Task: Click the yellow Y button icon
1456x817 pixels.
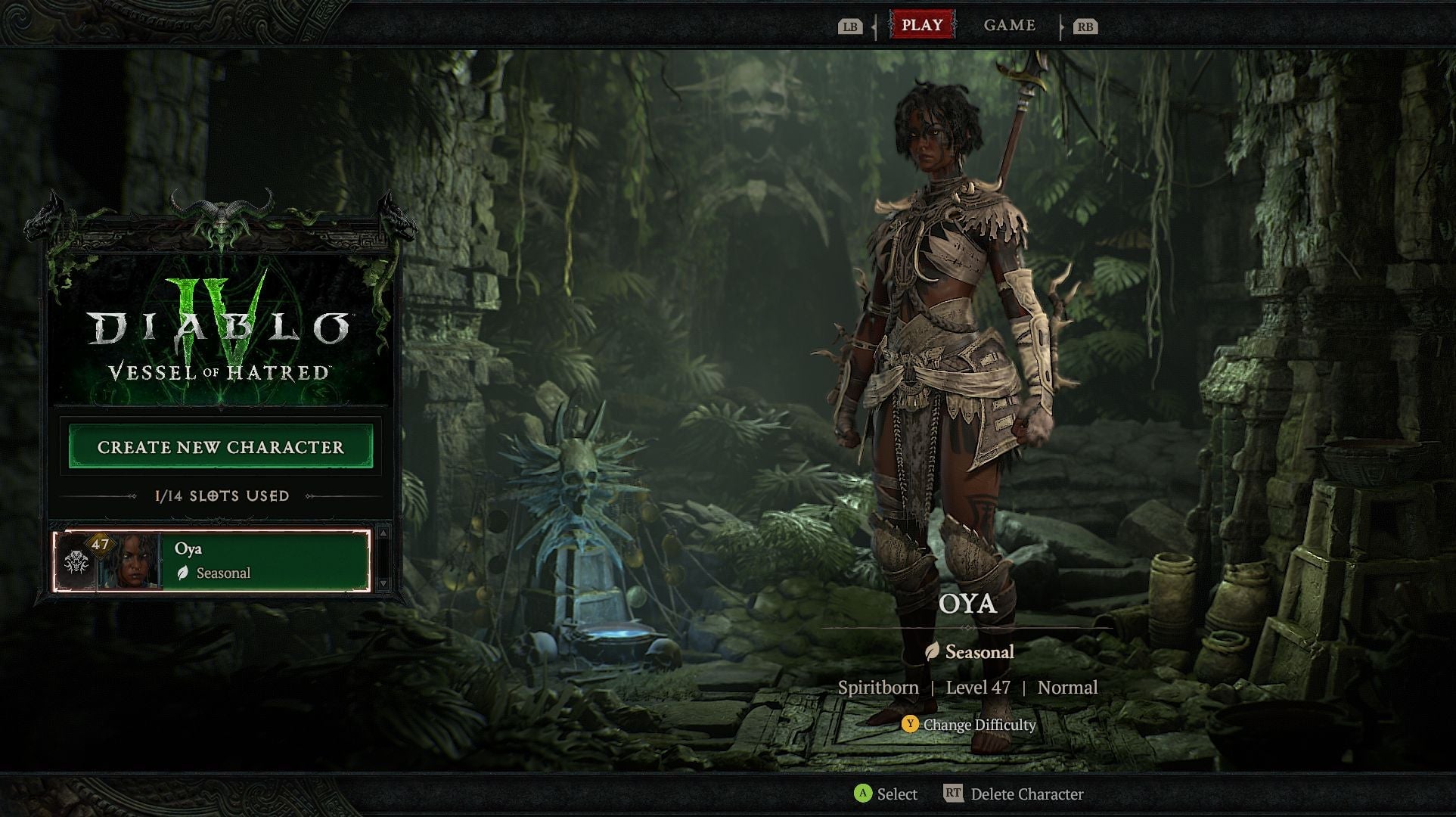Action: click(x=909, y=724)
